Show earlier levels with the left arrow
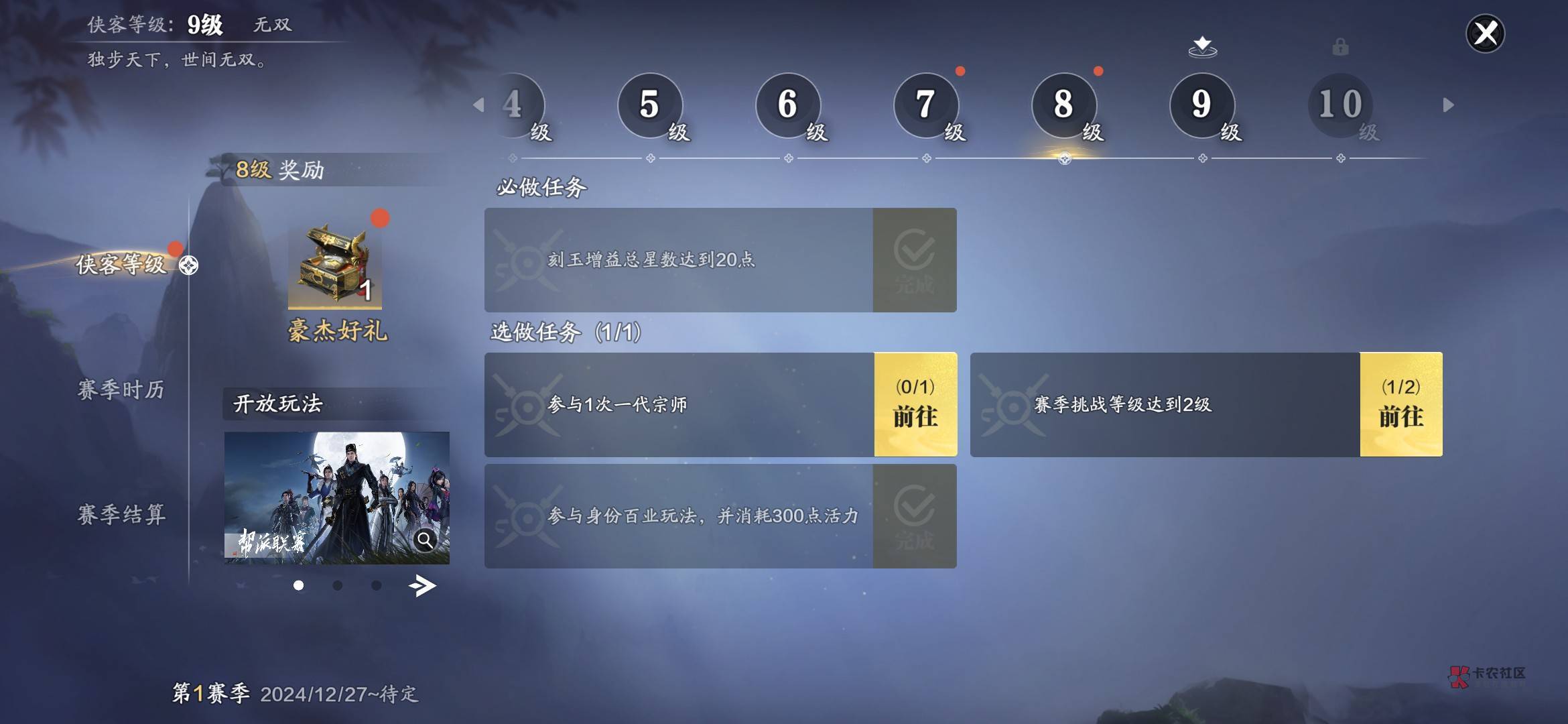The height and width of the screenshot is (724, 1568). pyautogui.click(x=478, y=105)
